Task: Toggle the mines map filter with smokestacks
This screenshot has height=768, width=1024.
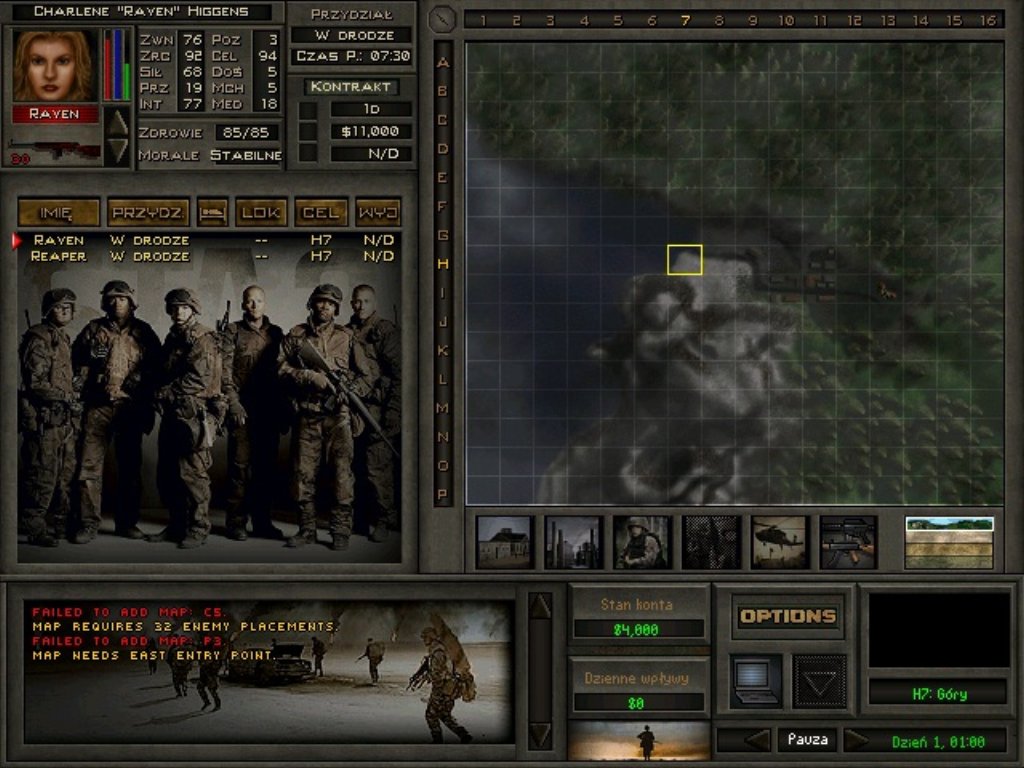Action: [x=574, y=542]
